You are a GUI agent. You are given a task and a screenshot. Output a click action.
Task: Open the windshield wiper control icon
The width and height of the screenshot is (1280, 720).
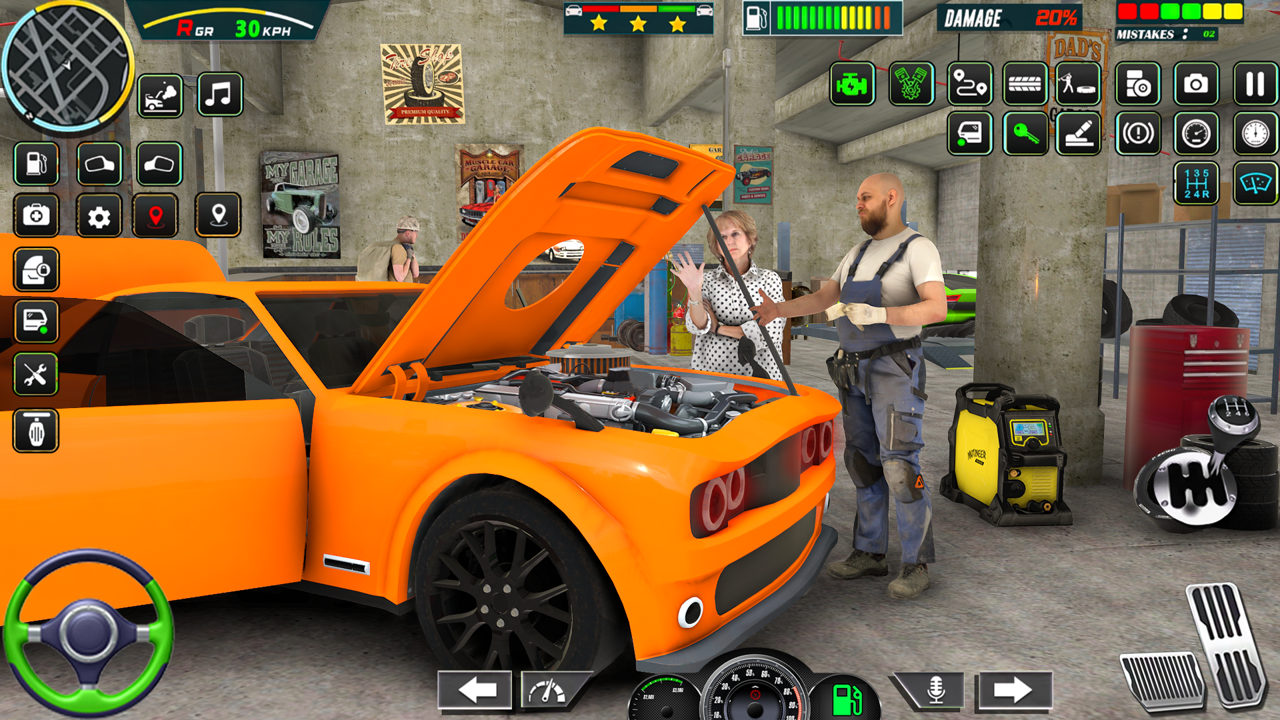click(x=1255, y=183)
